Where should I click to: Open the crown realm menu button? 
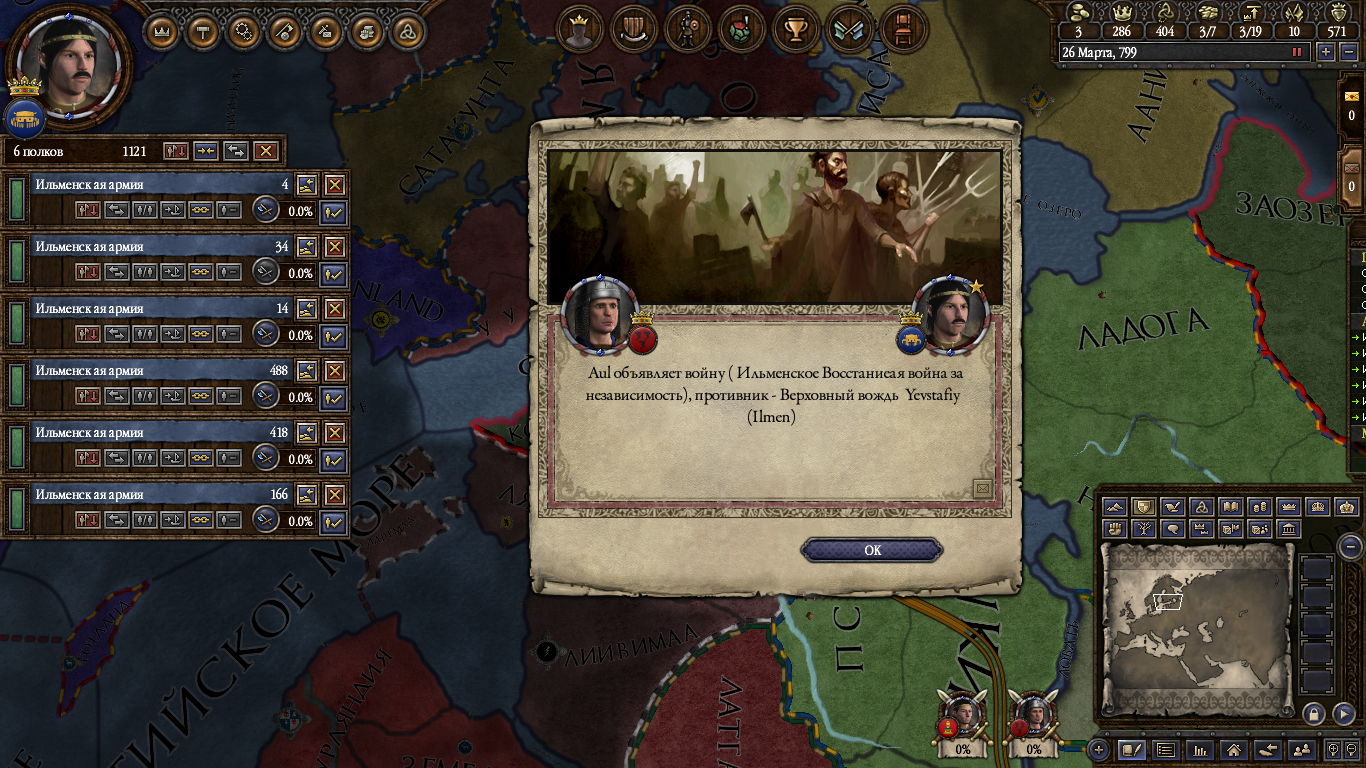pos(161,31)
